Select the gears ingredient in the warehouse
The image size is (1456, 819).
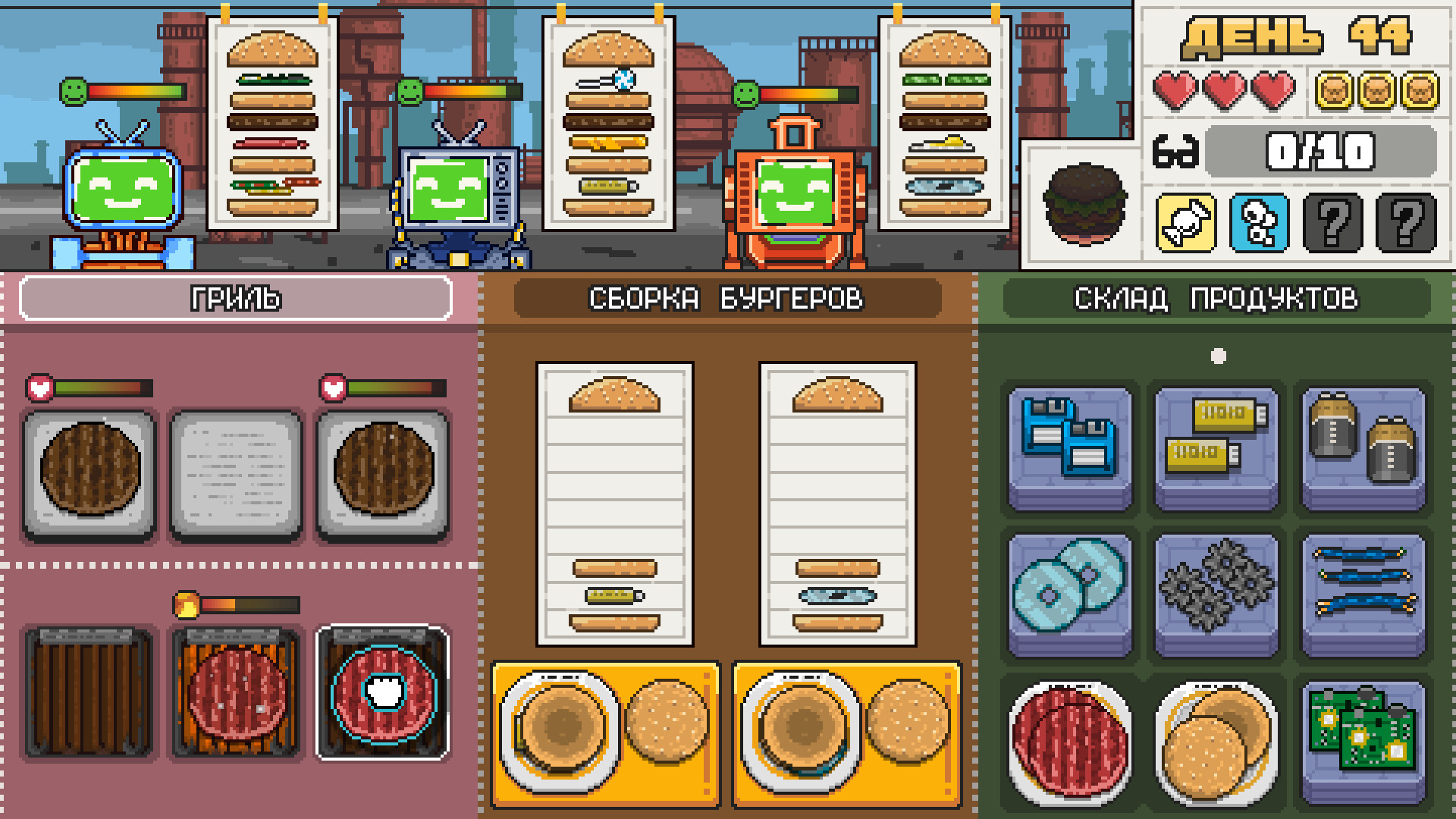[x=1216, y=594]
